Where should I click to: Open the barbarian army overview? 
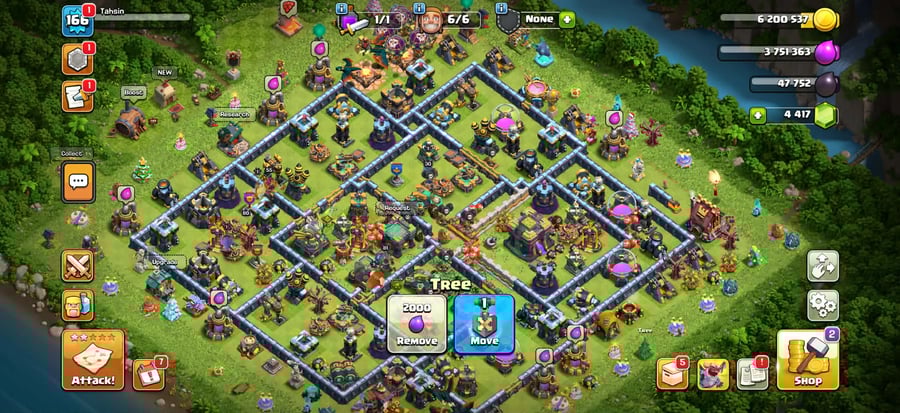77,304
